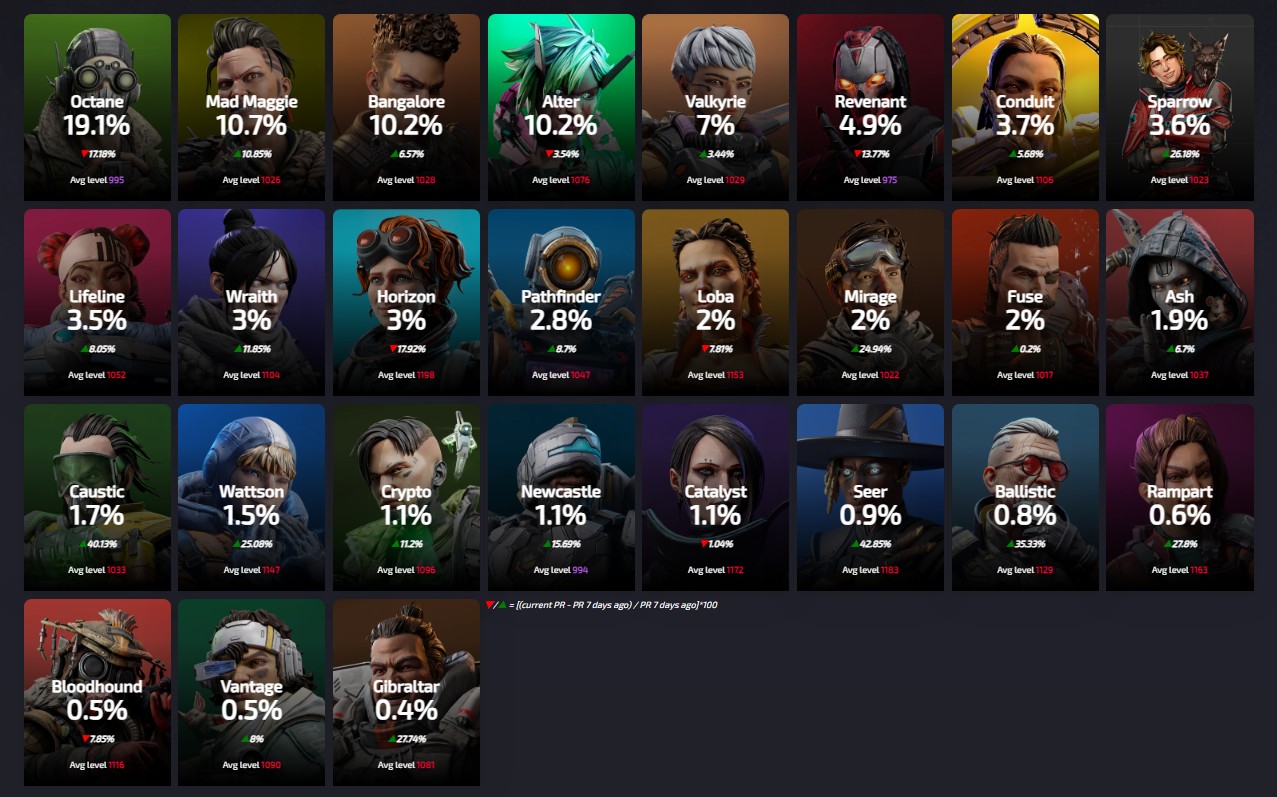Screen dimensions: 1277x797
Task: Open the Bloodhound card
Action: pyautogui.click(x=97, y=692)
